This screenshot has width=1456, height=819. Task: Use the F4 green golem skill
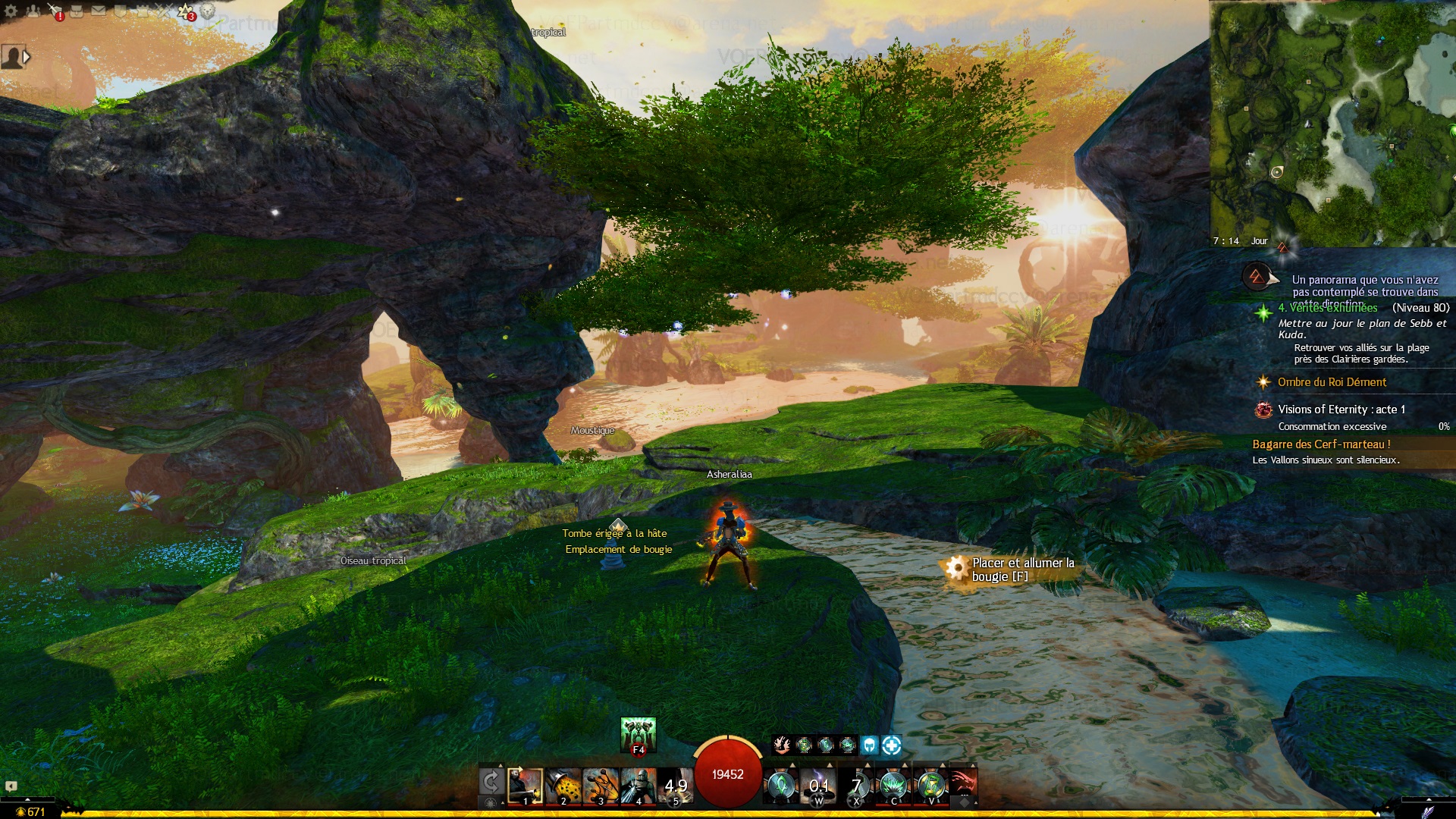638,736
